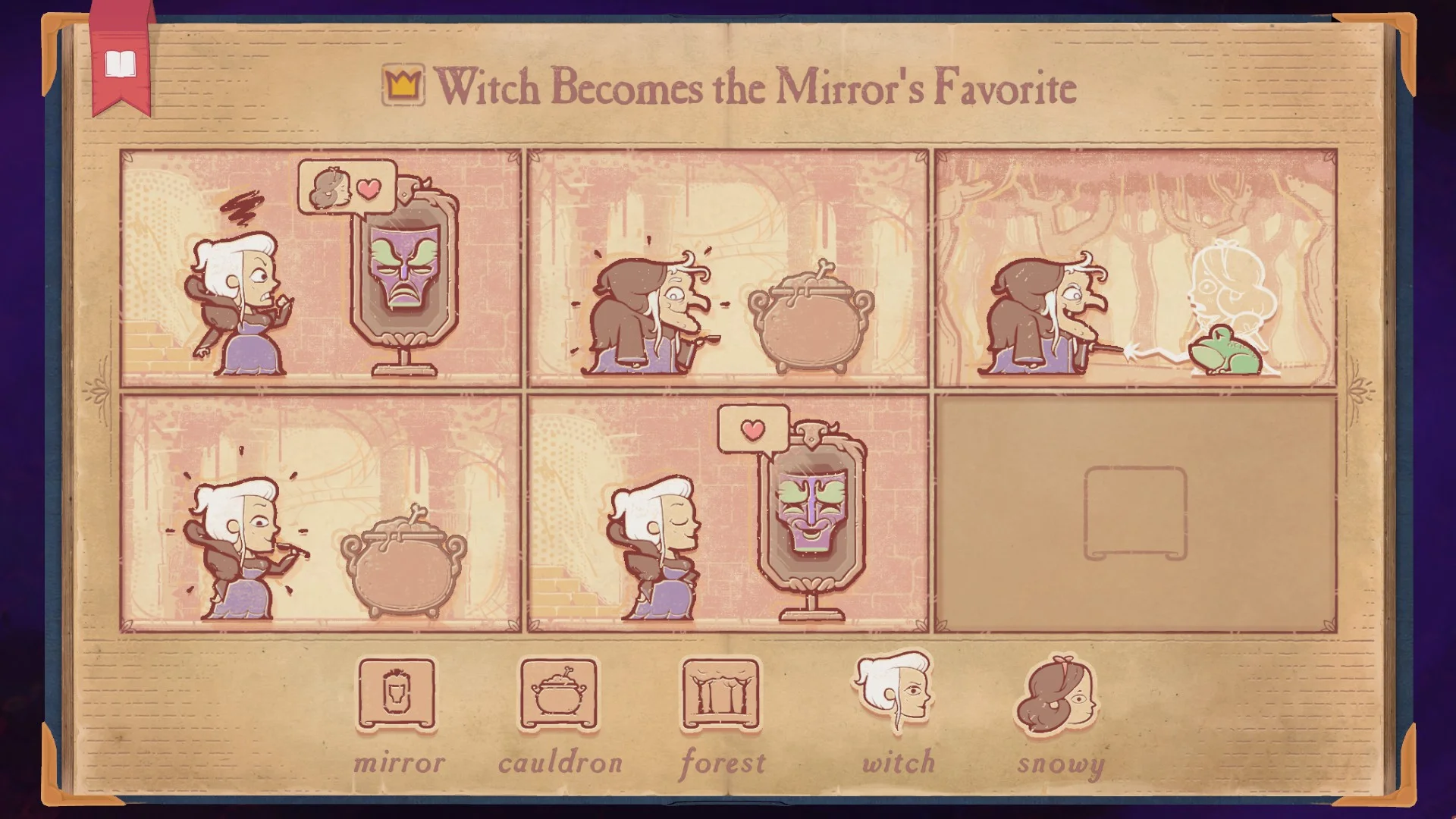
Task: Click the empty sixth story panel
Action: (x=1135, y=513)
